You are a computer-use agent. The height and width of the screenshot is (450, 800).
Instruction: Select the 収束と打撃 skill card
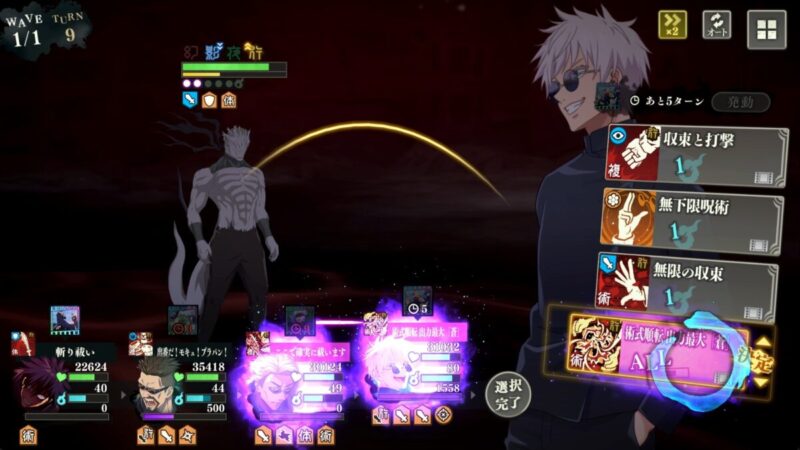tap(695, 156)
